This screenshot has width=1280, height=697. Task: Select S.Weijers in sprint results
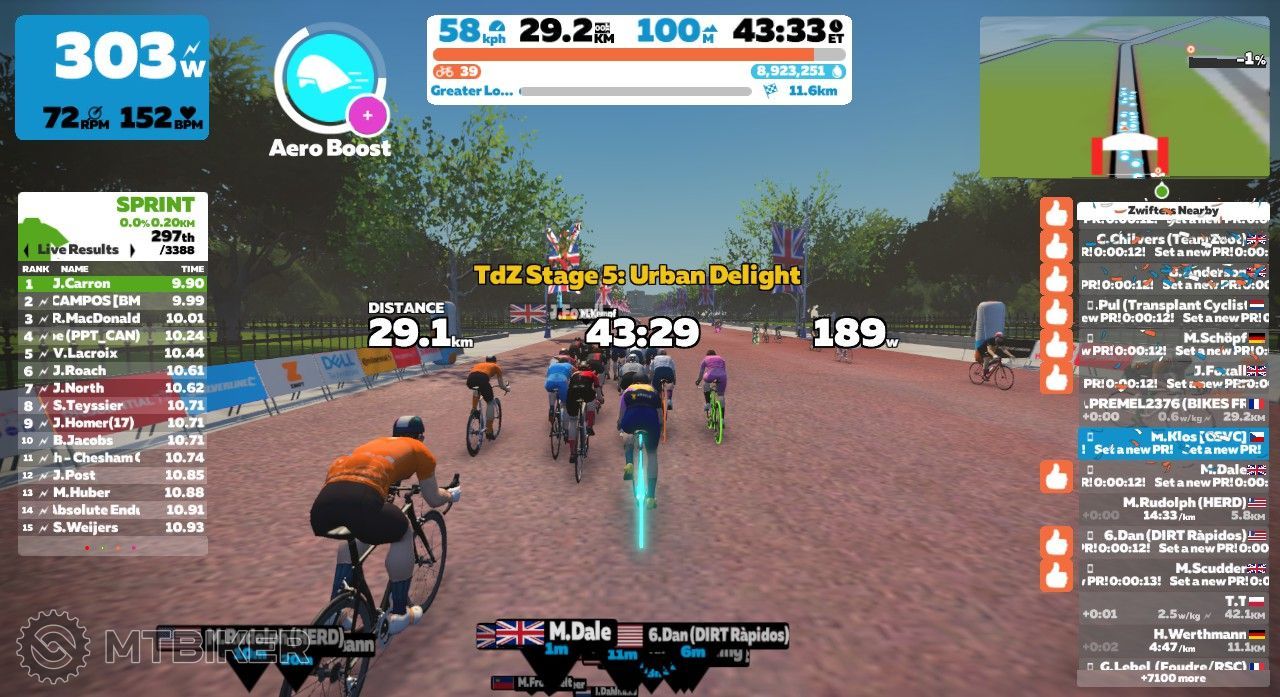pyautogui.click(x=113, y=527)
